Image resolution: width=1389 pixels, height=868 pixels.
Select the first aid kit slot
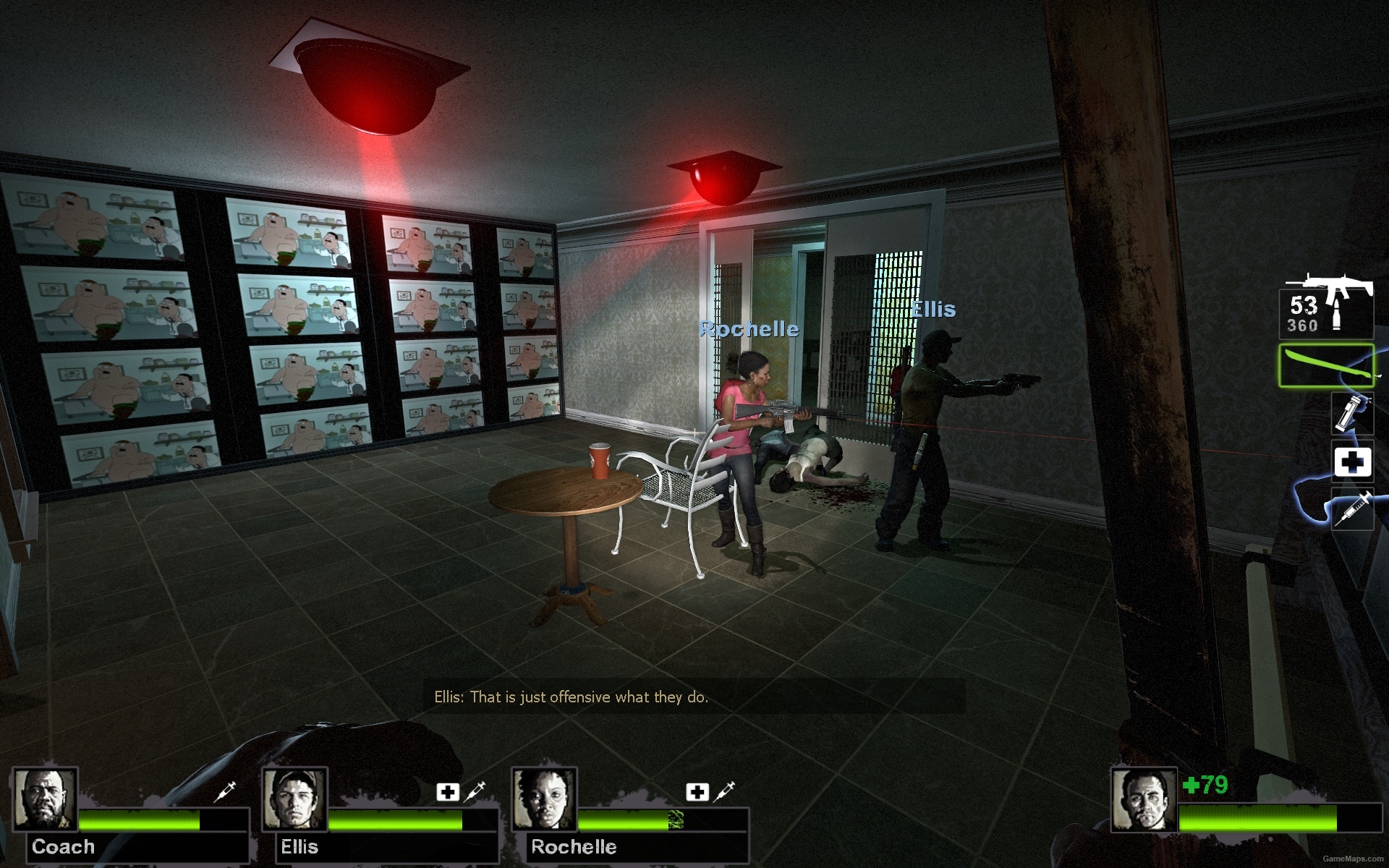1352,461
